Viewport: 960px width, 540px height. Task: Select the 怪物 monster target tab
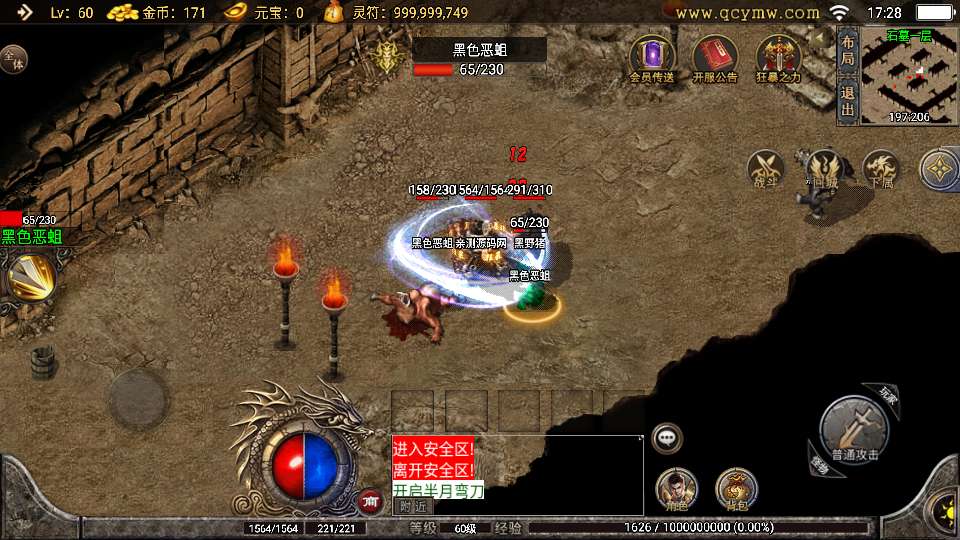click(820, 464)
